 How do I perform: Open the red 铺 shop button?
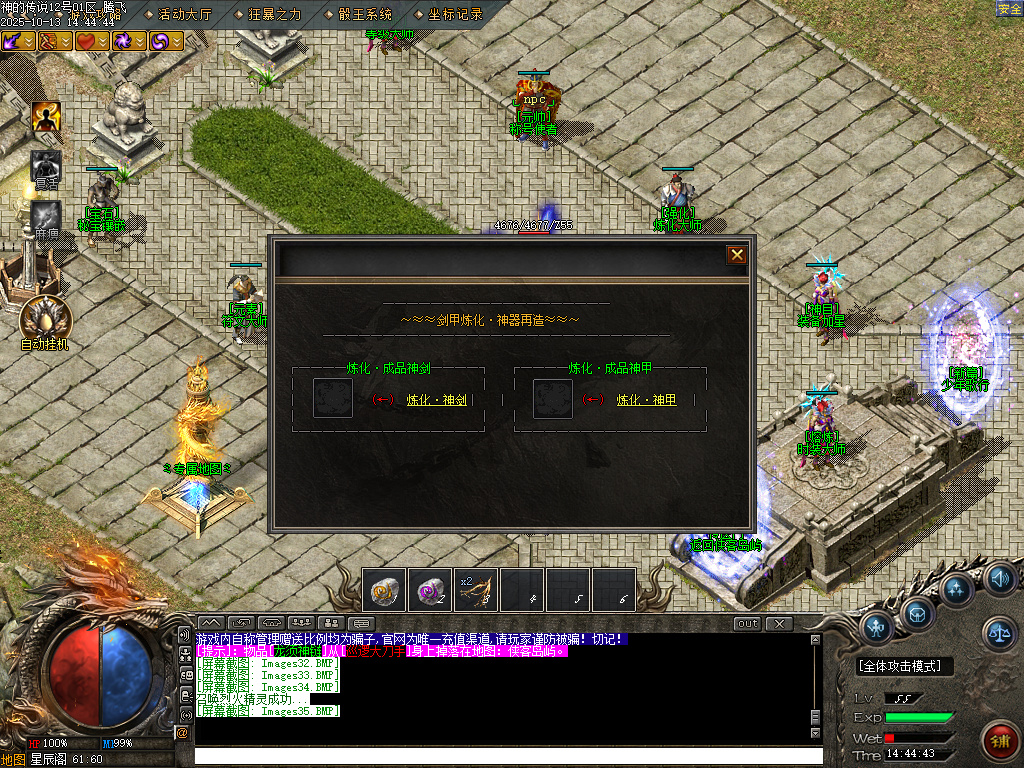point(999,741)
